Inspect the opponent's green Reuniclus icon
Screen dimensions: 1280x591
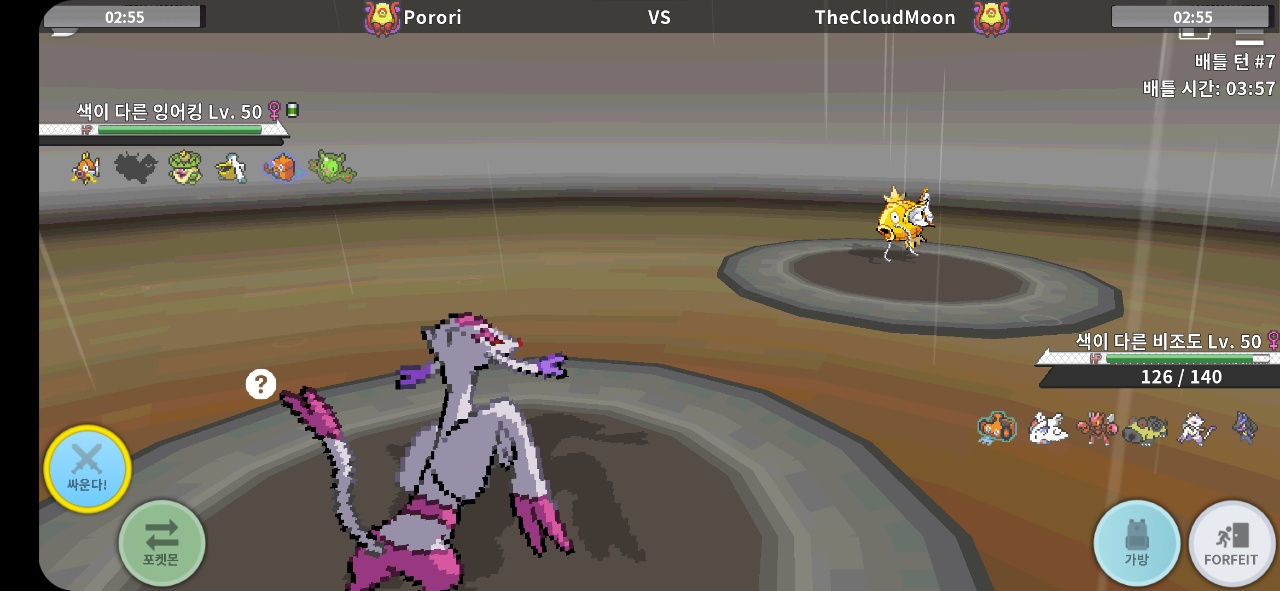click(331, 168)
